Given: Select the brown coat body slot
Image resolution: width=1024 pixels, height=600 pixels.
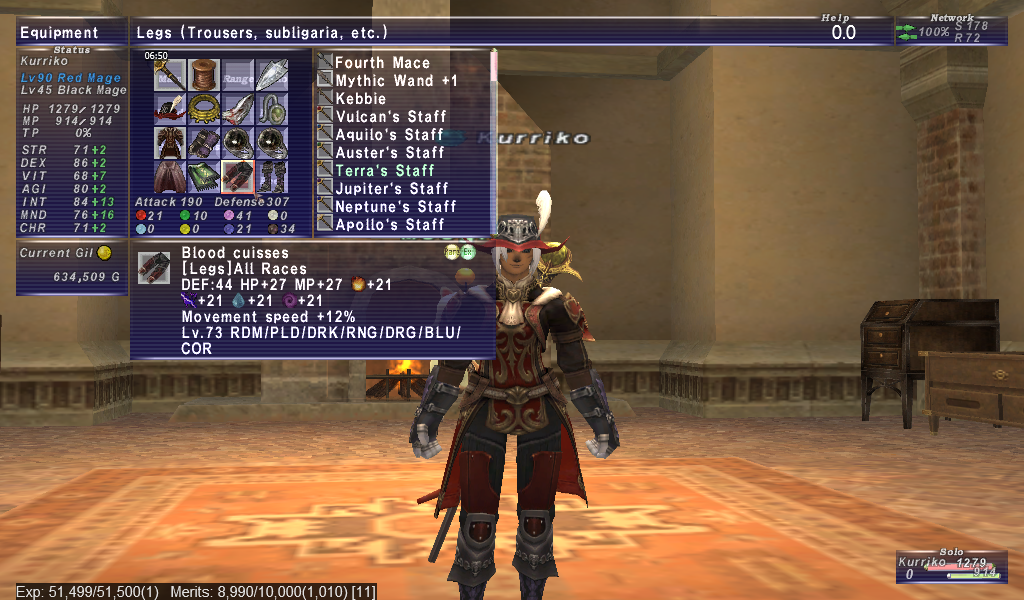Looking at the screenshot, I should click(x=171, y=142).
